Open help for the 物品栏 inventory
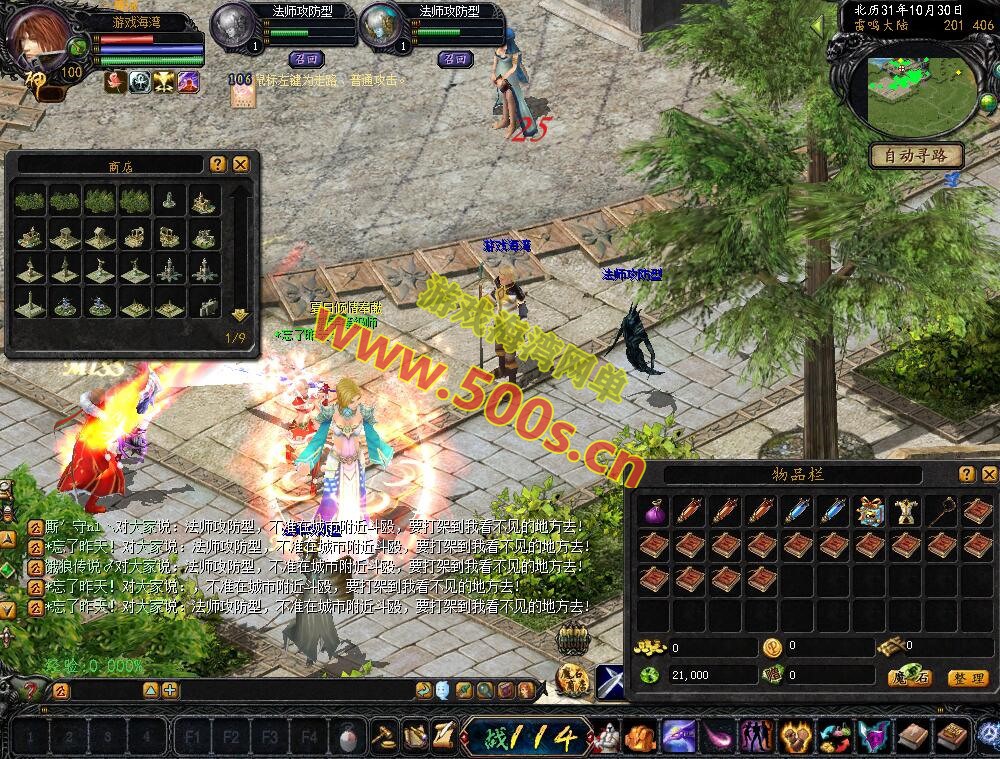Viewport: 1000px width, 759px height. (x=967, y=474)
